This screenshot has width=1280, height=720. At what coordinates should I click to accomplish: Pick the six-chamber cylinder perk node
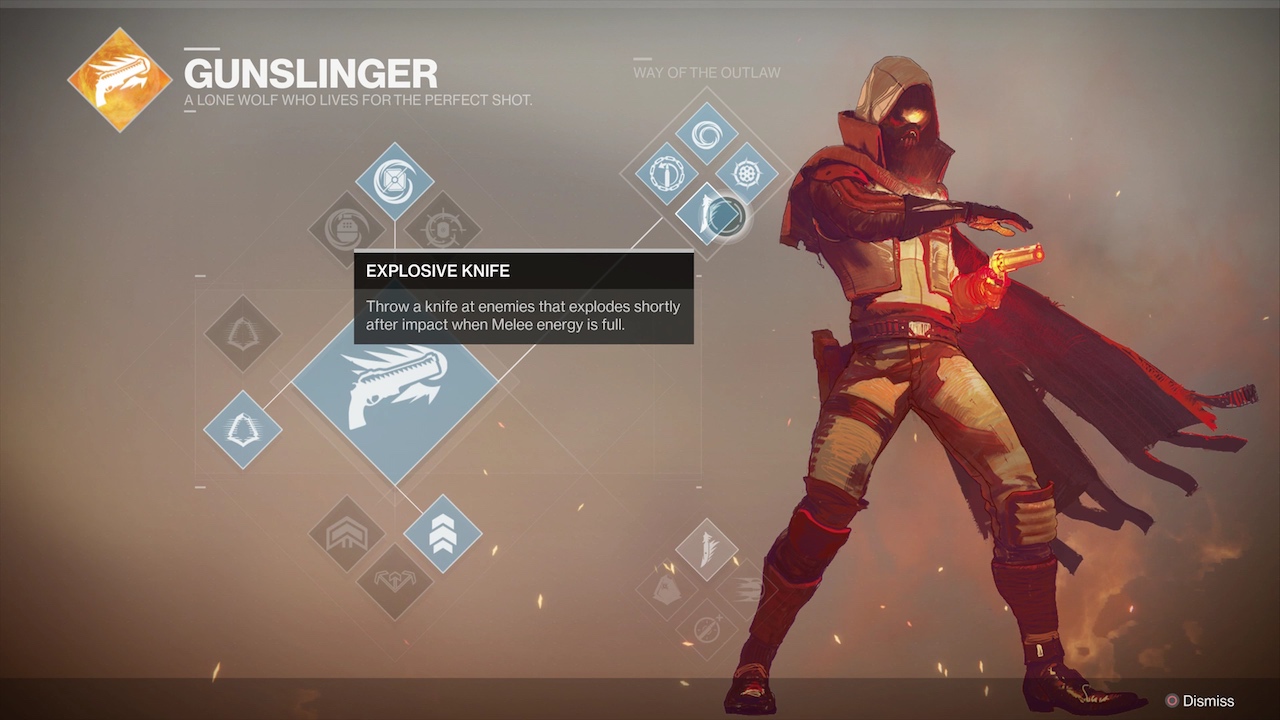[746, 174]
